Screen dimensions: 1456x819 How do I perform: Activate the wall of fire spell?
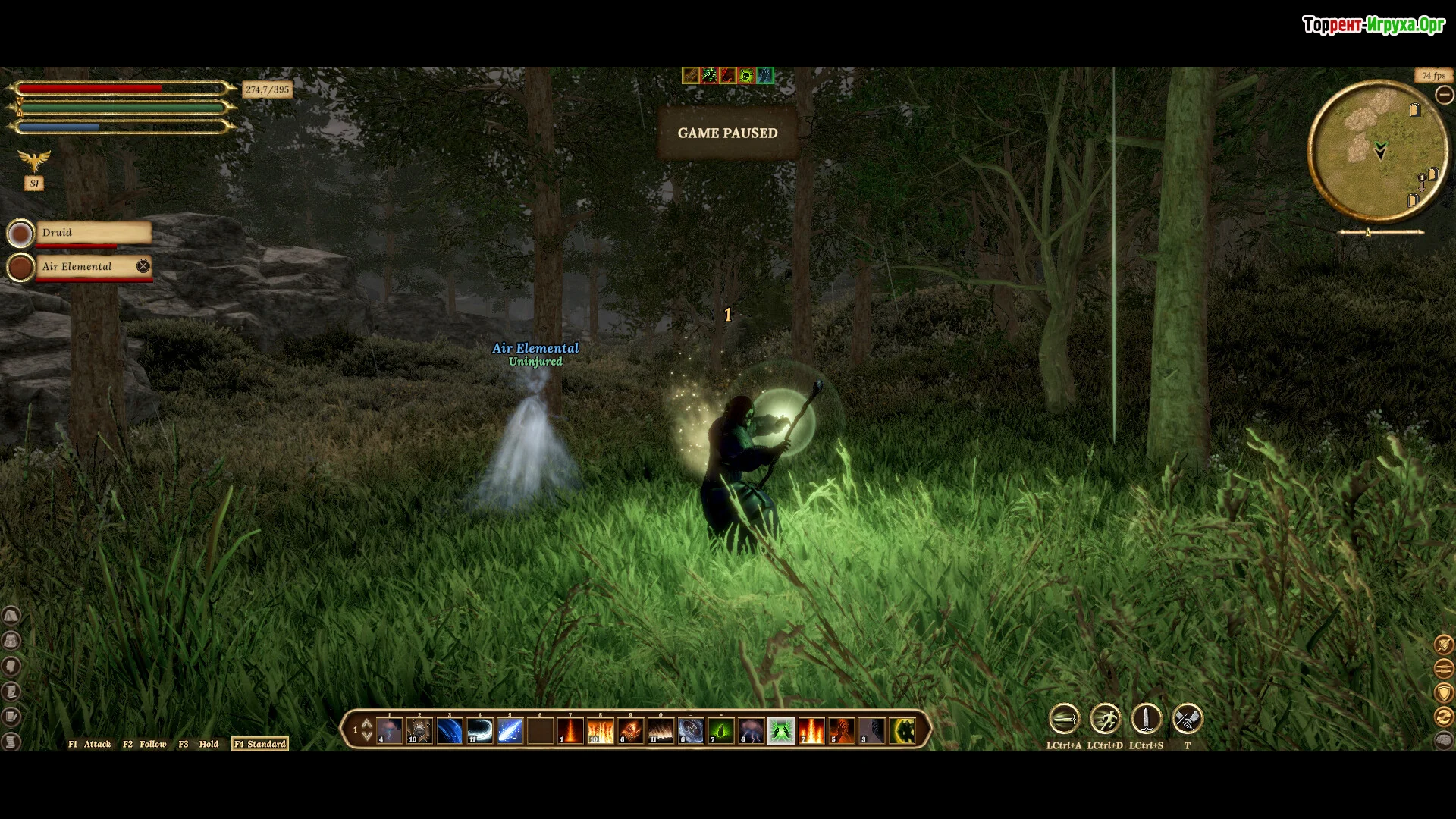600,731
